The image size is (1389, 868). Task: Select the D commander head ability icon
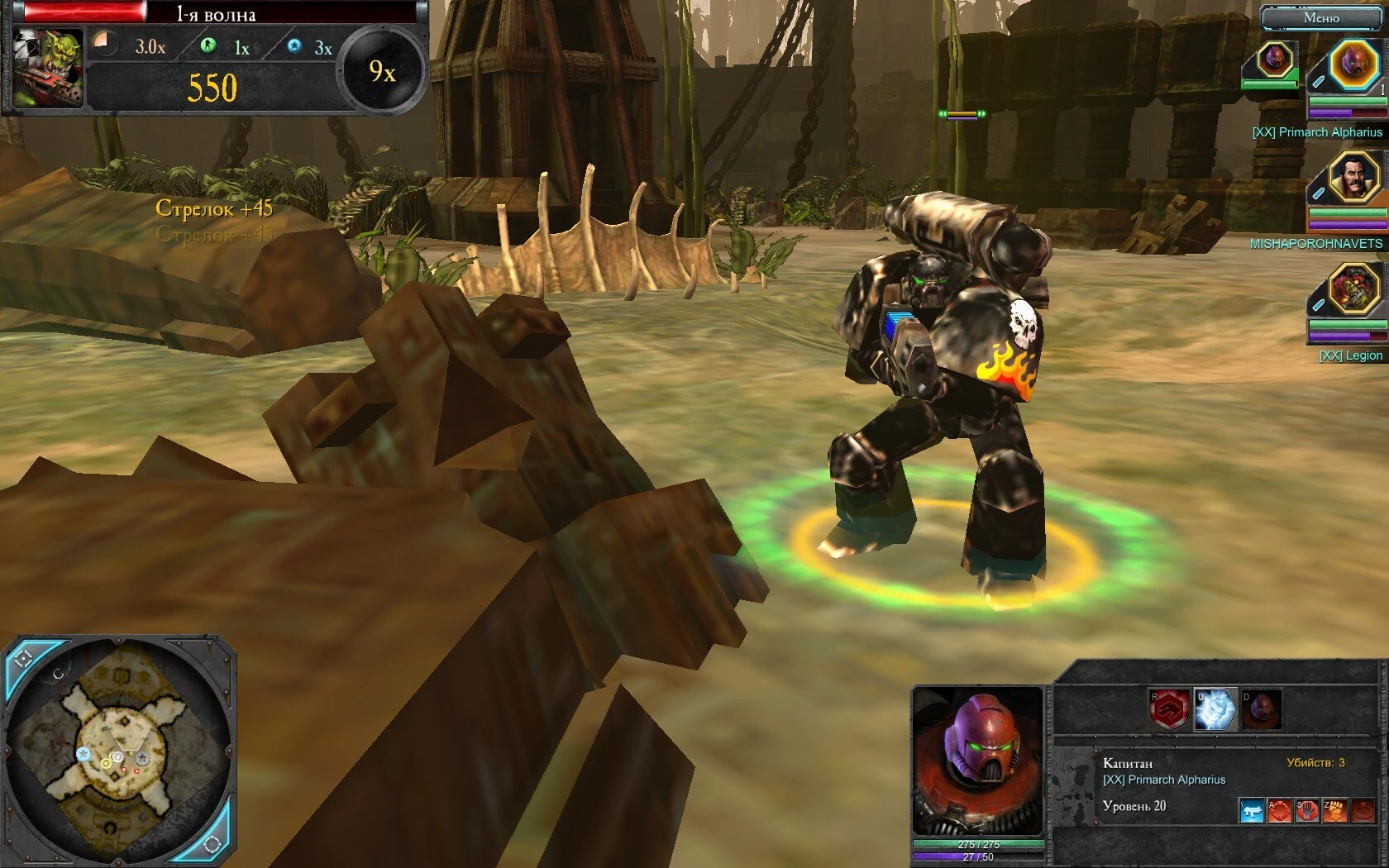pyautogui.click(x=1263, y=709)
